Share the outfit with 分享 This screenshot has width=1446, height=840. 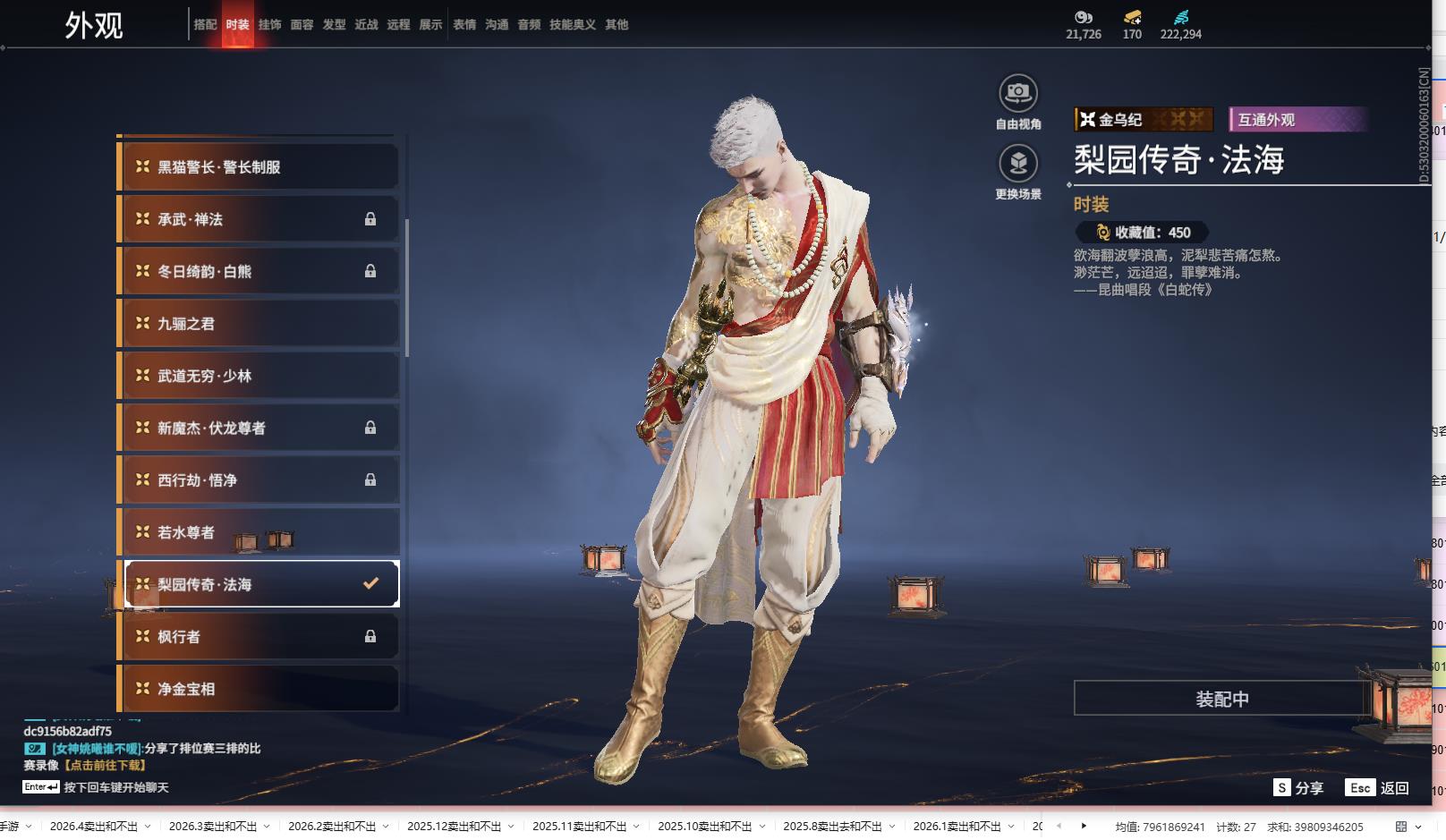(1298, 788)
